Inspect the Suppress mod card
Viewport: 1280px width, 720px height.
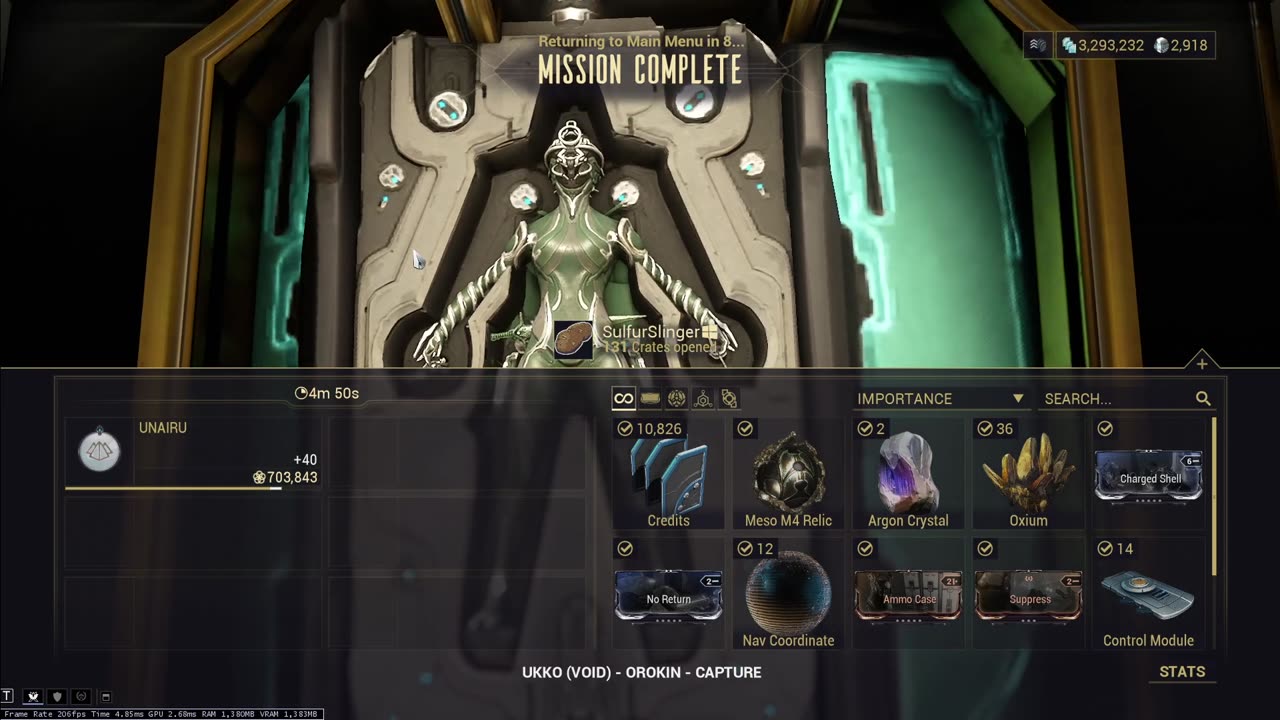(x=1028, y=596)
